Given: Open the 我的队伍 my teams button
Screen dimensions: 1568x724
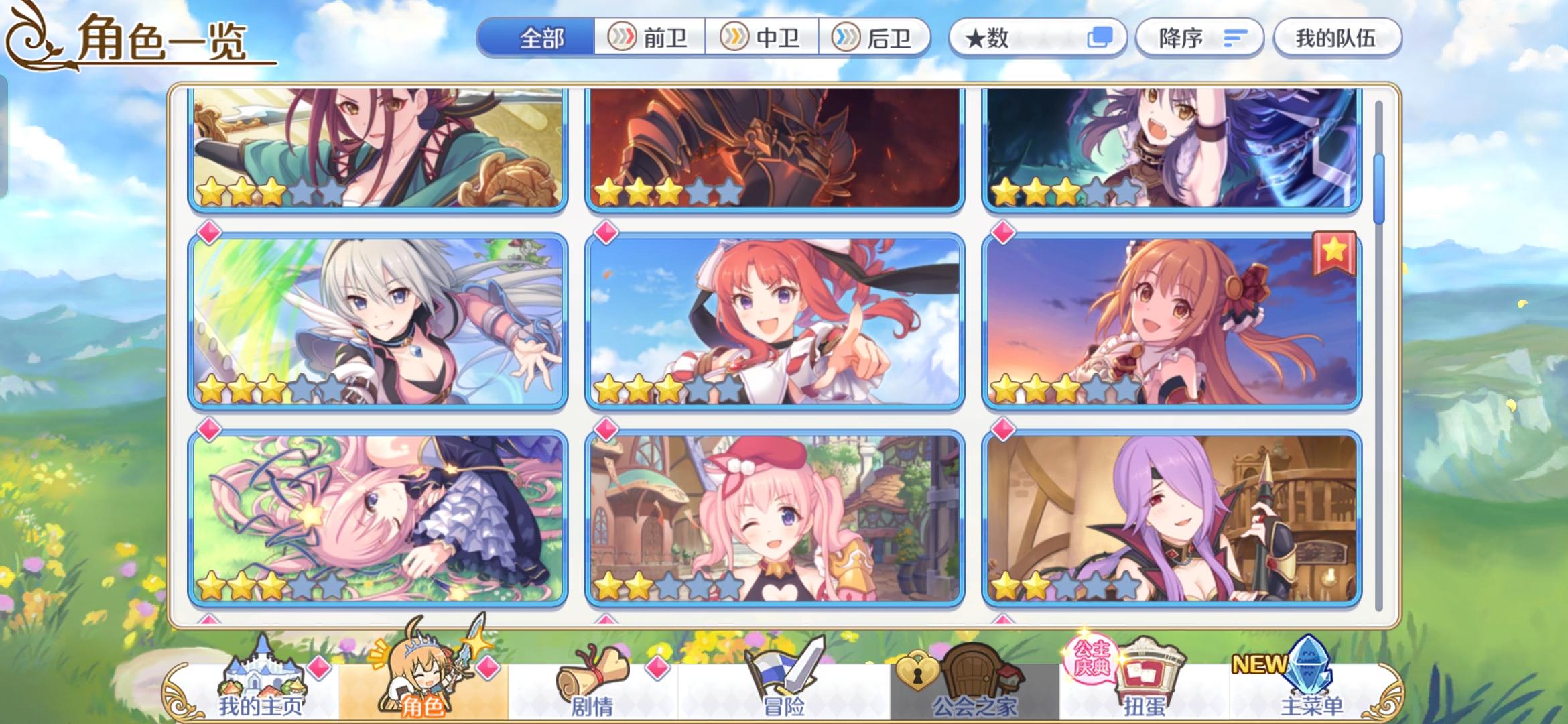Looking at the screenshot, I should pyautogui.click(x=1337, y=38).
